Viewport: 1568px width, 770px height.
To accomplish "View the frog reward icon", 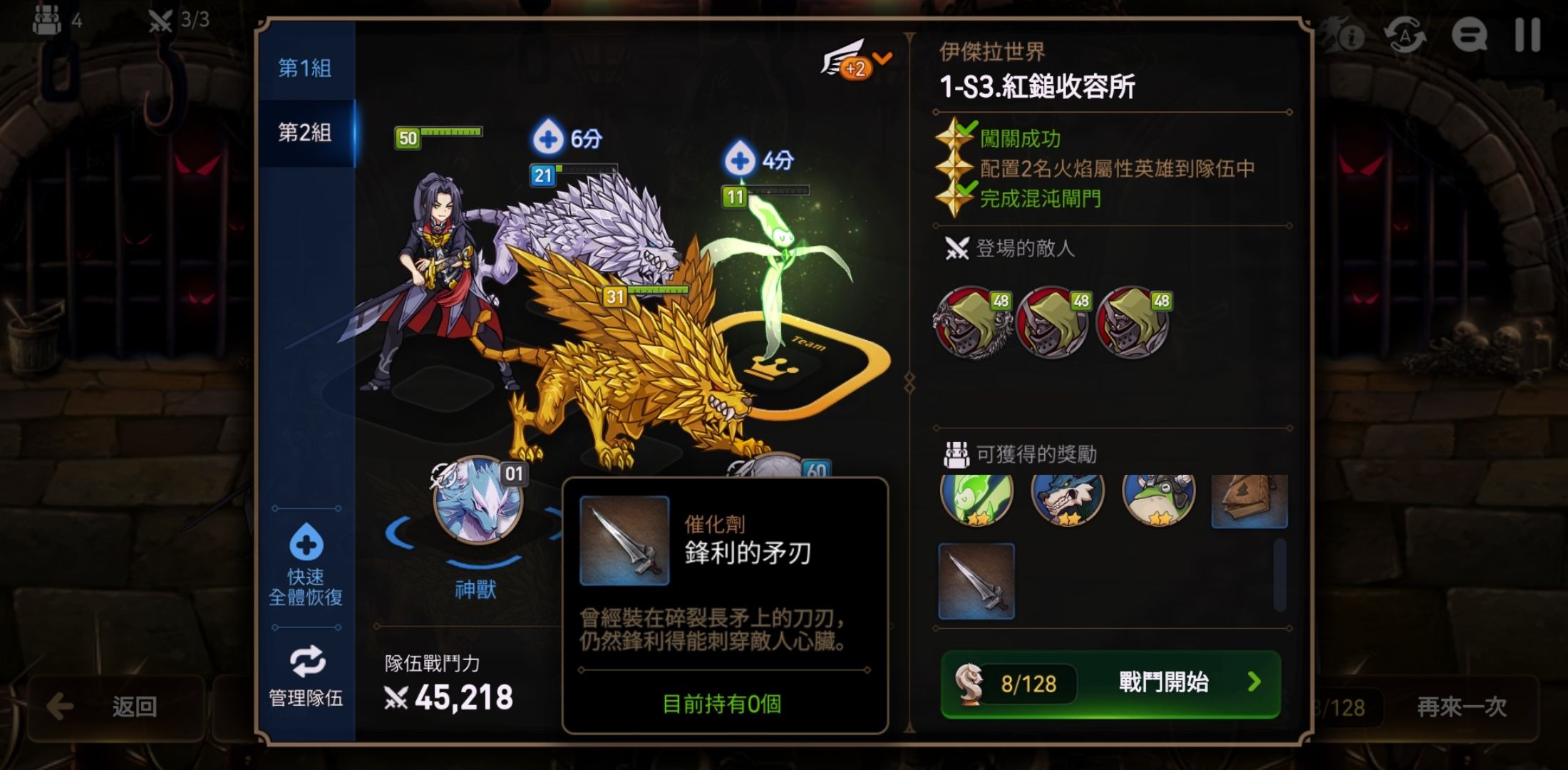I will point(1158,498).
